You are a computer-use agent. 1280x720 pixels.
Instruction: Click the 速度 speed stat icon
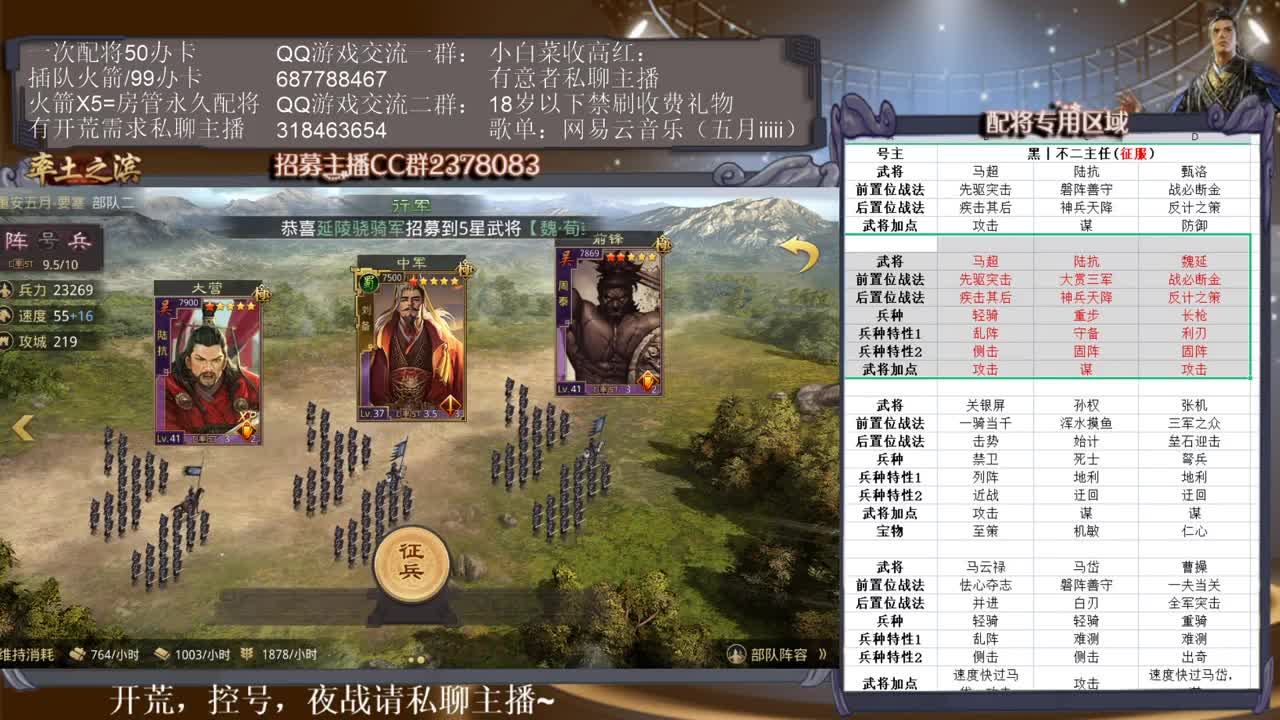(x=6, y=315)
